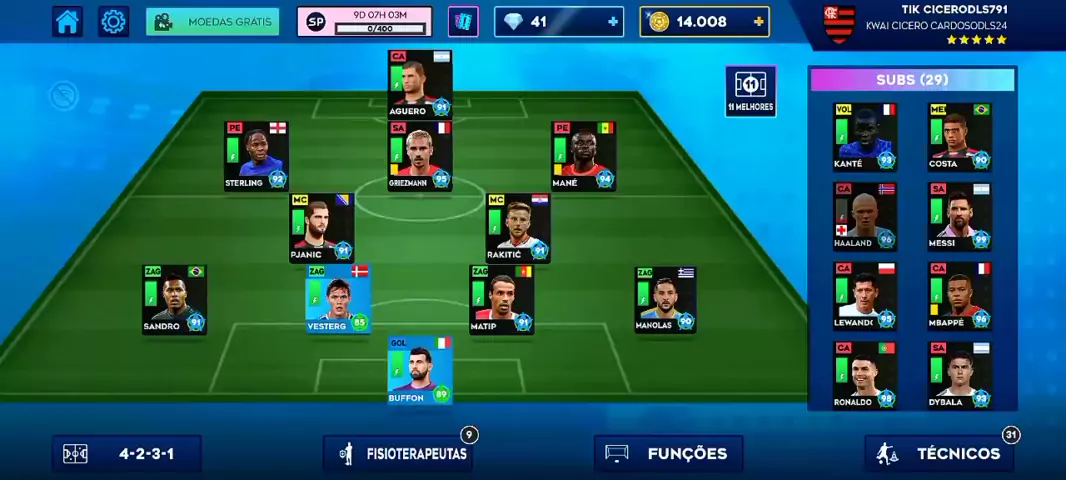Pick Ronaldo from the subs
1066x480 pixels.
[x=865, y=375]
